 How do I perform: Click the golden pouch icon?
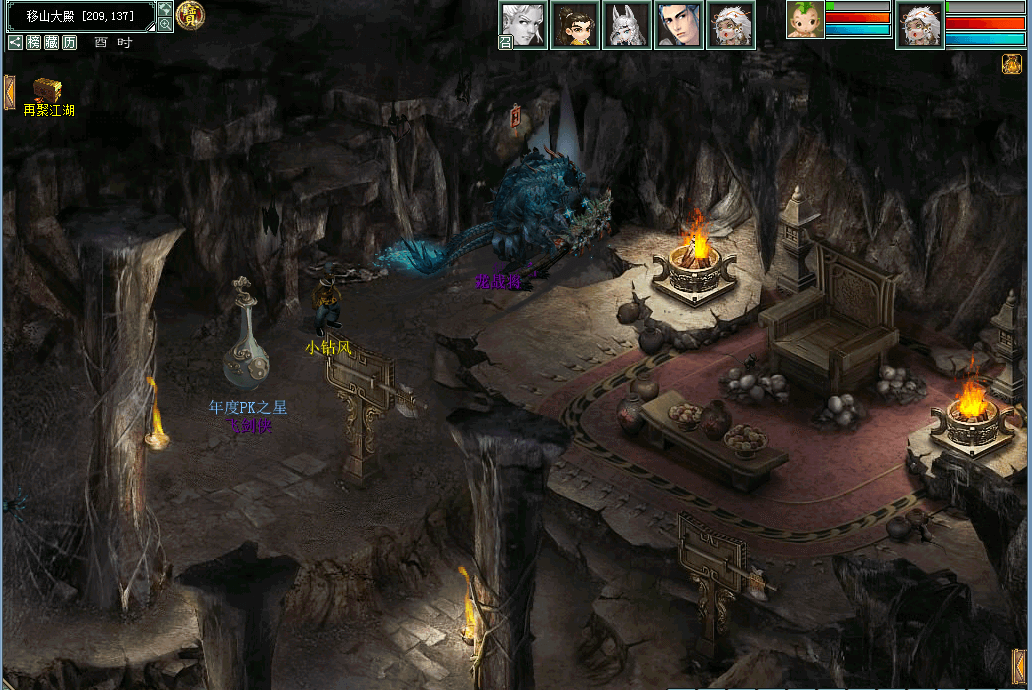coord(1010,64)
